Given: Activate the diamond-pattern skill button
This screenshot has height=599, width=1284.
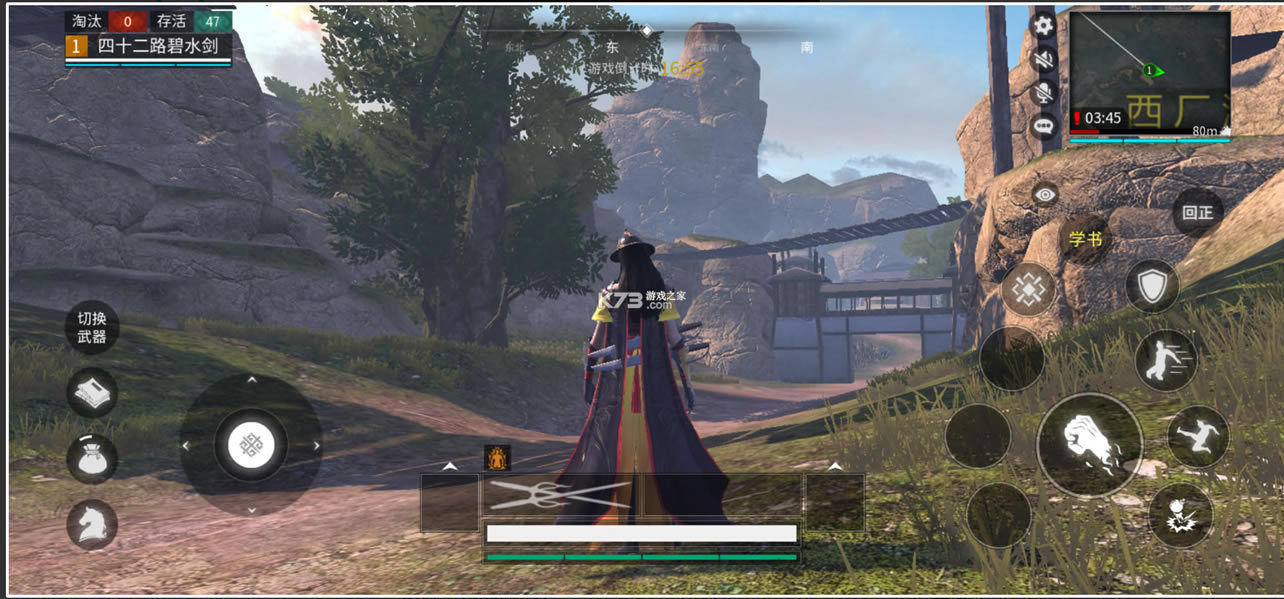Looking at the screenshot, I should point(1028,290).
